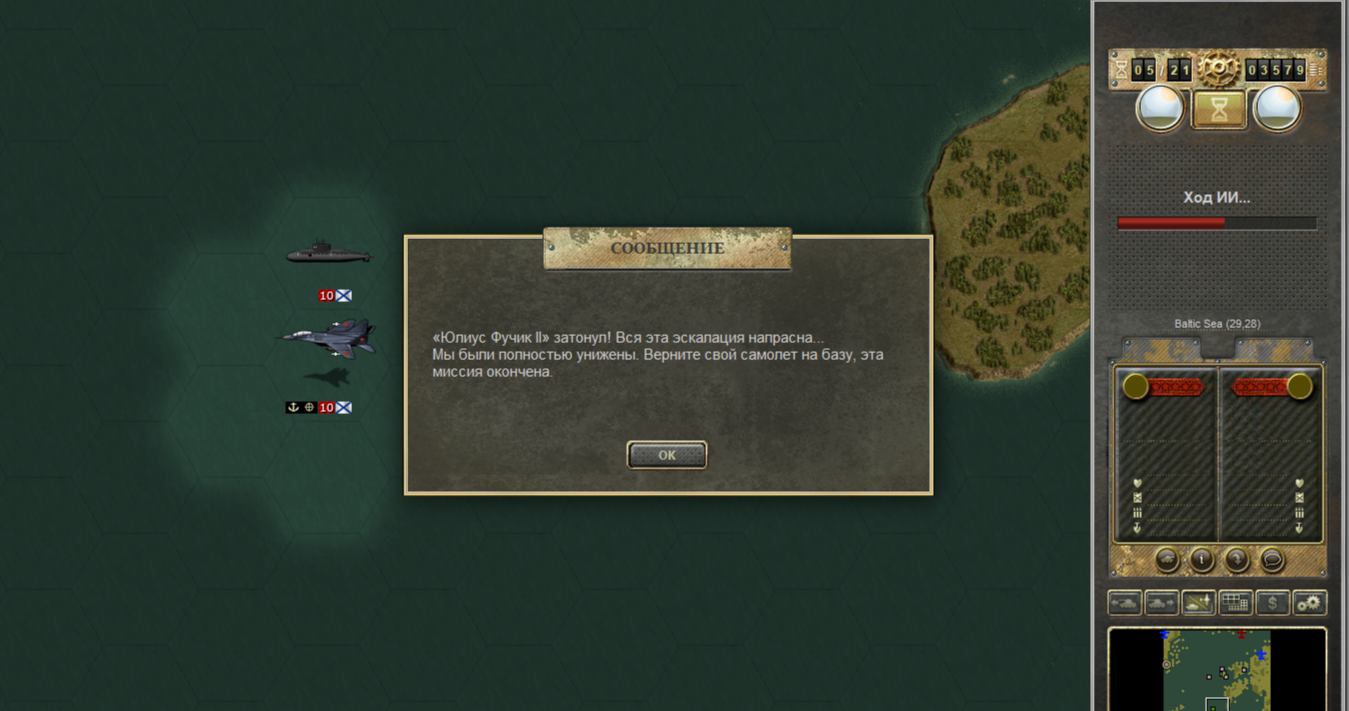
Task: Open the cogwheel game options
Action: pos(1309,603)
